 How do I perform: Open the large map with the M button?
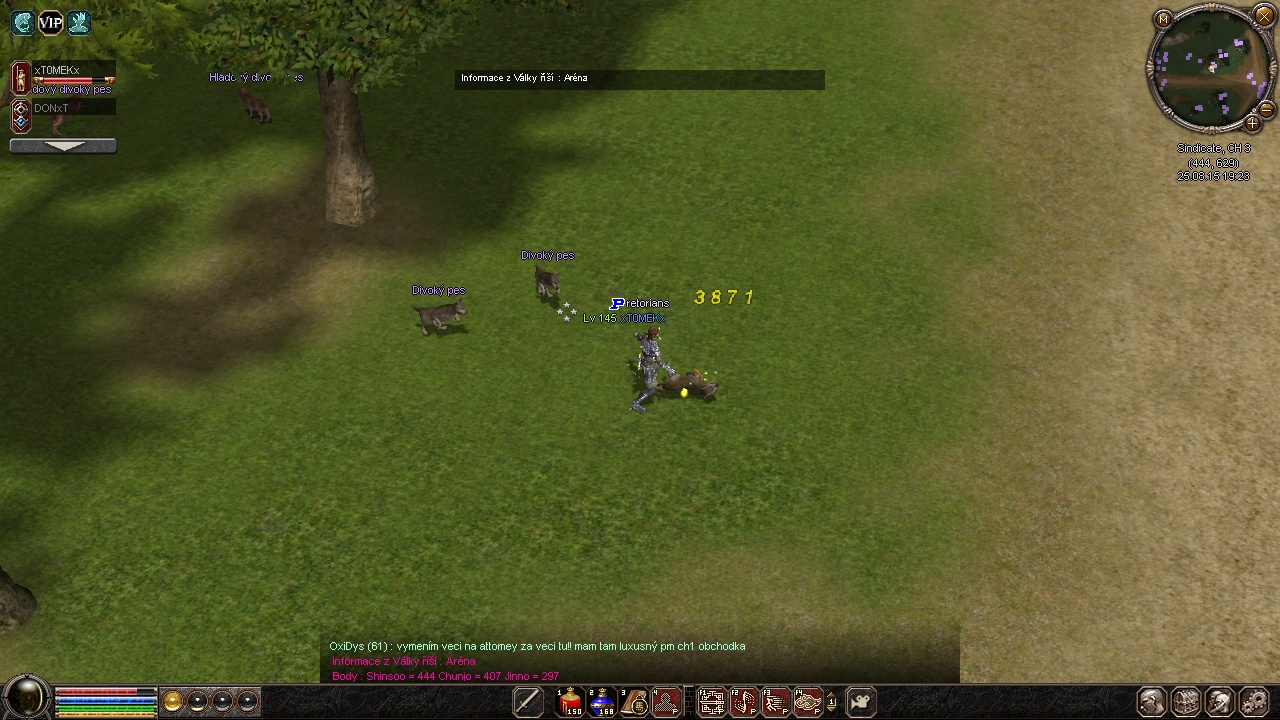(1163, 19)
